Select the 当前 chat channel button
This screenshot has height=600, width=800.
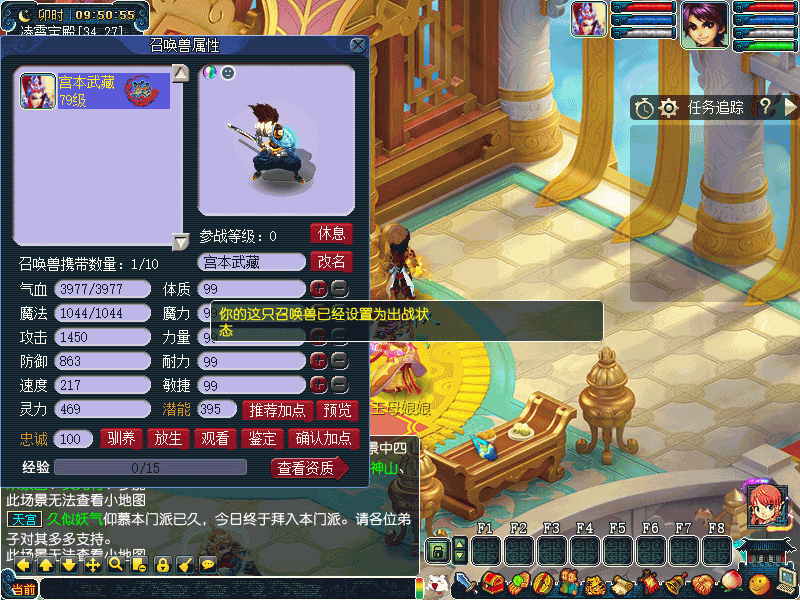22,589
